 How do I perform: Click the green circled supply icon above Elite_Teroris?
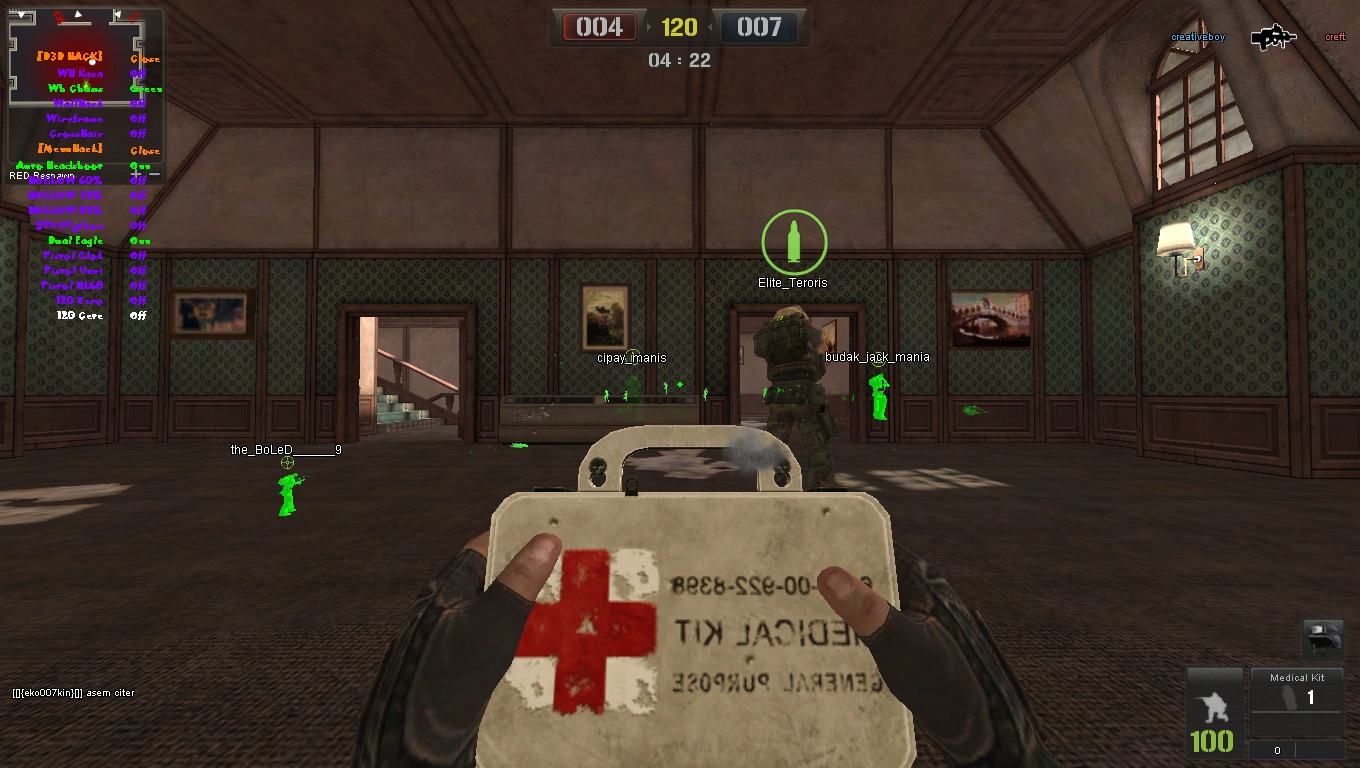(x=794, y=240)
